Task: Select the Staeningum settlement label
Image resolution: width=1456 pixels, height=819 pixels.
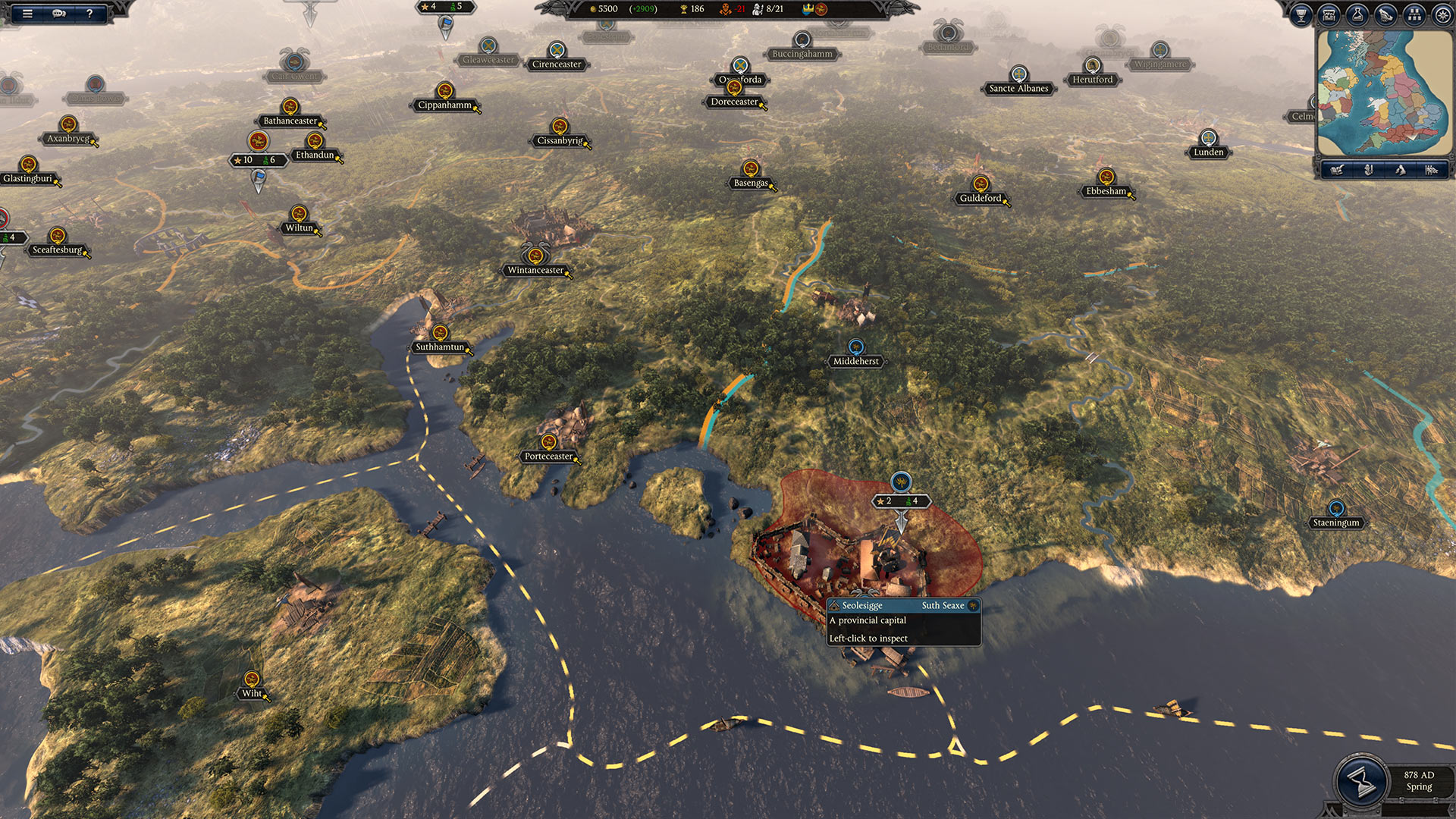Action: [x=1335, y=522]
